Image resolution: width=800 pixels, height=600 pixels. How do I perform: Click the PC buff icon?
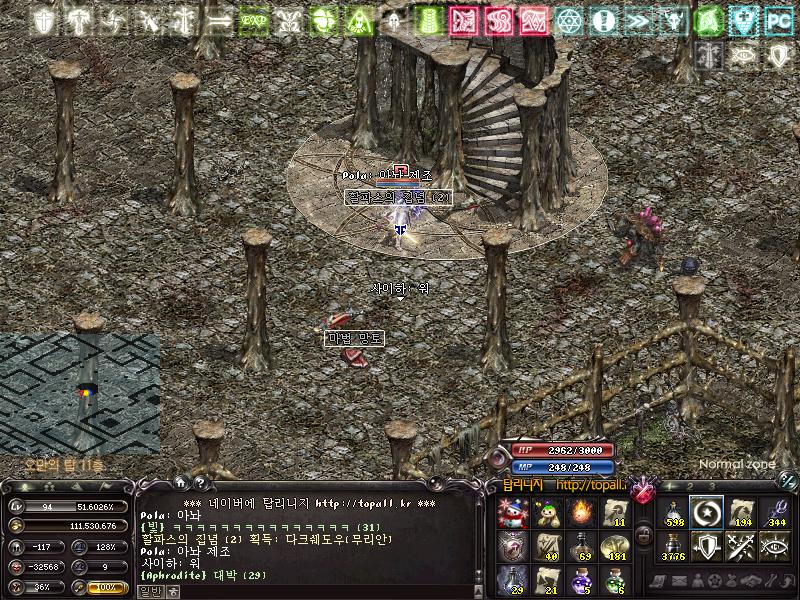coord(777,20)
